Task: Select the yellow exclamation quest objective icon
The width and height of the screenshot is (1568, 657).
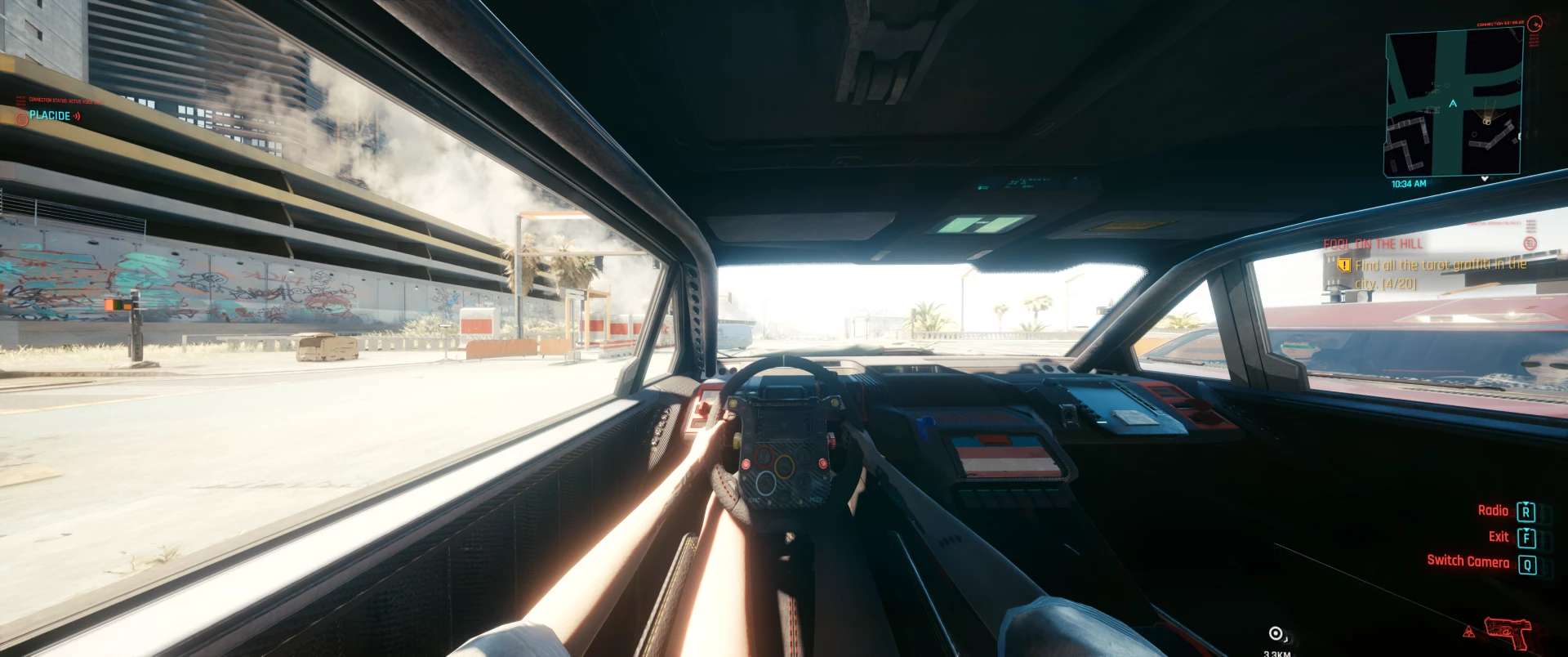Action: pos(1343,266)
